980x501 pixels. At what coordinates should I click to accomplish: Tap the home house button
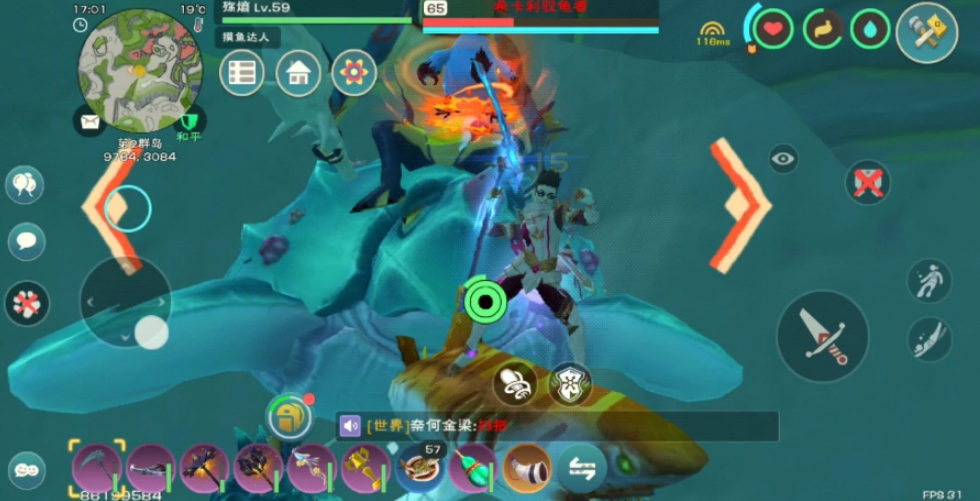(x=298, y=73)
